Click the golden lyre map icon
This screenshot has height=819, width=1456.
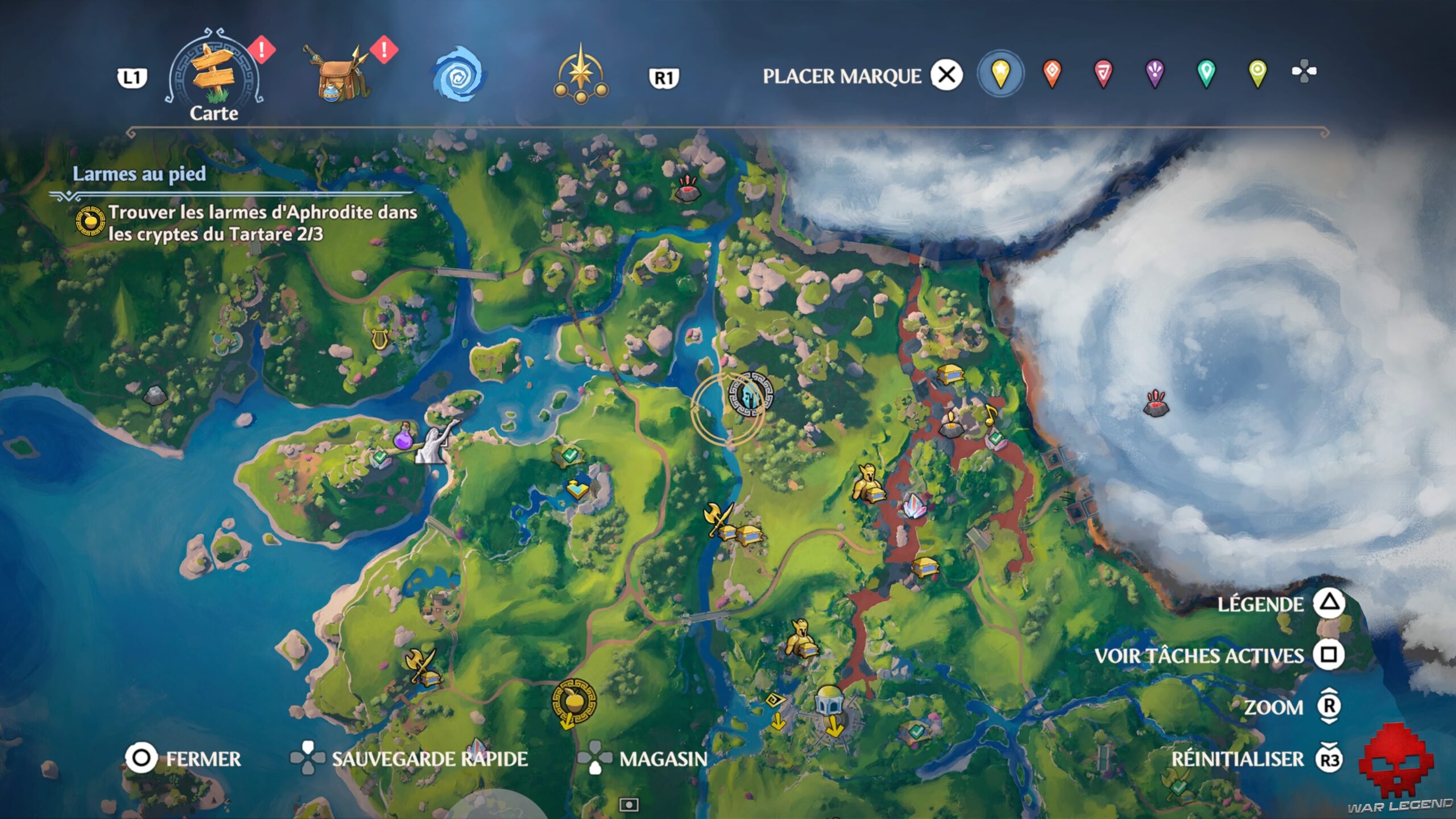[x=378, y=339]
